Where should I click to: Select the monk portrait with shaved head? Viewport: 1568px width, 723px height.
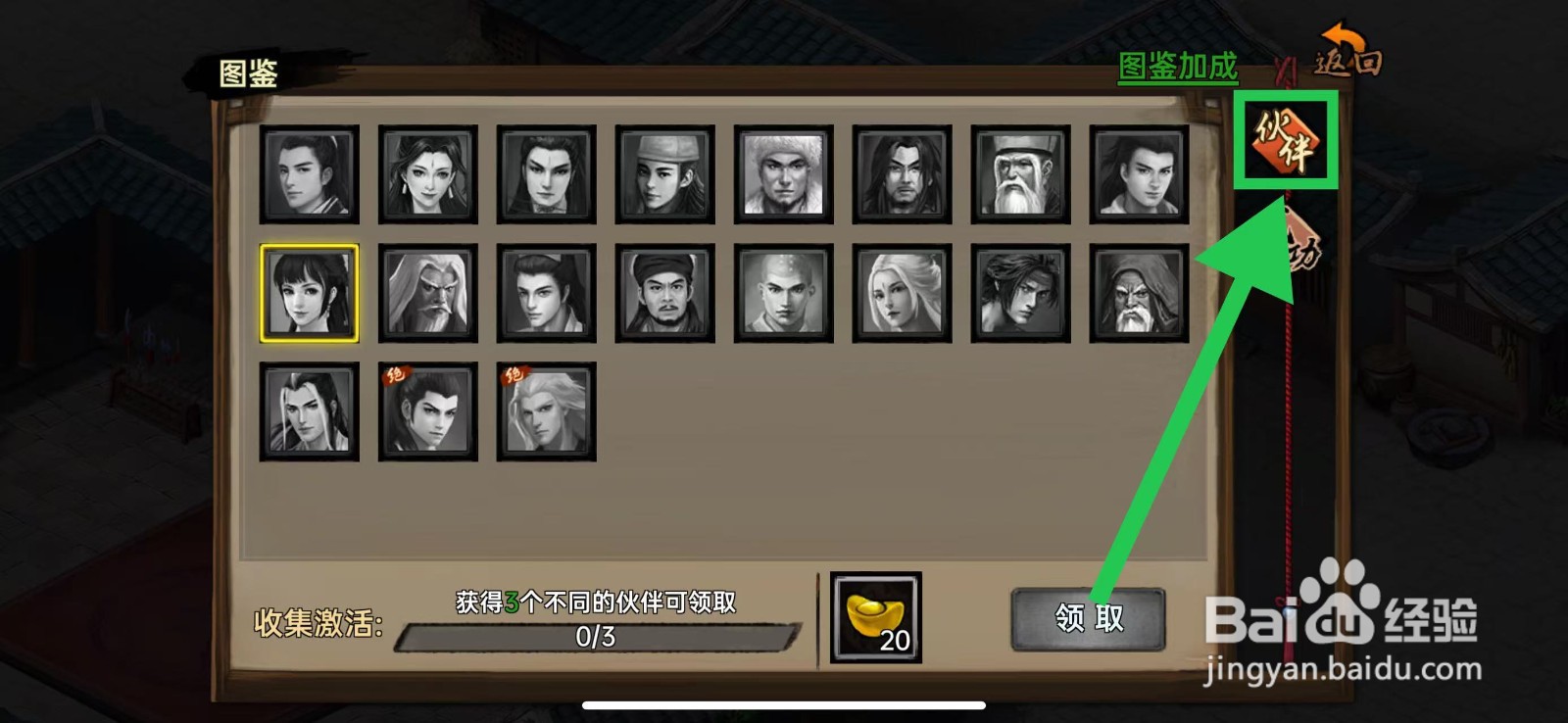pyautogui.click(x=784, y=294)
